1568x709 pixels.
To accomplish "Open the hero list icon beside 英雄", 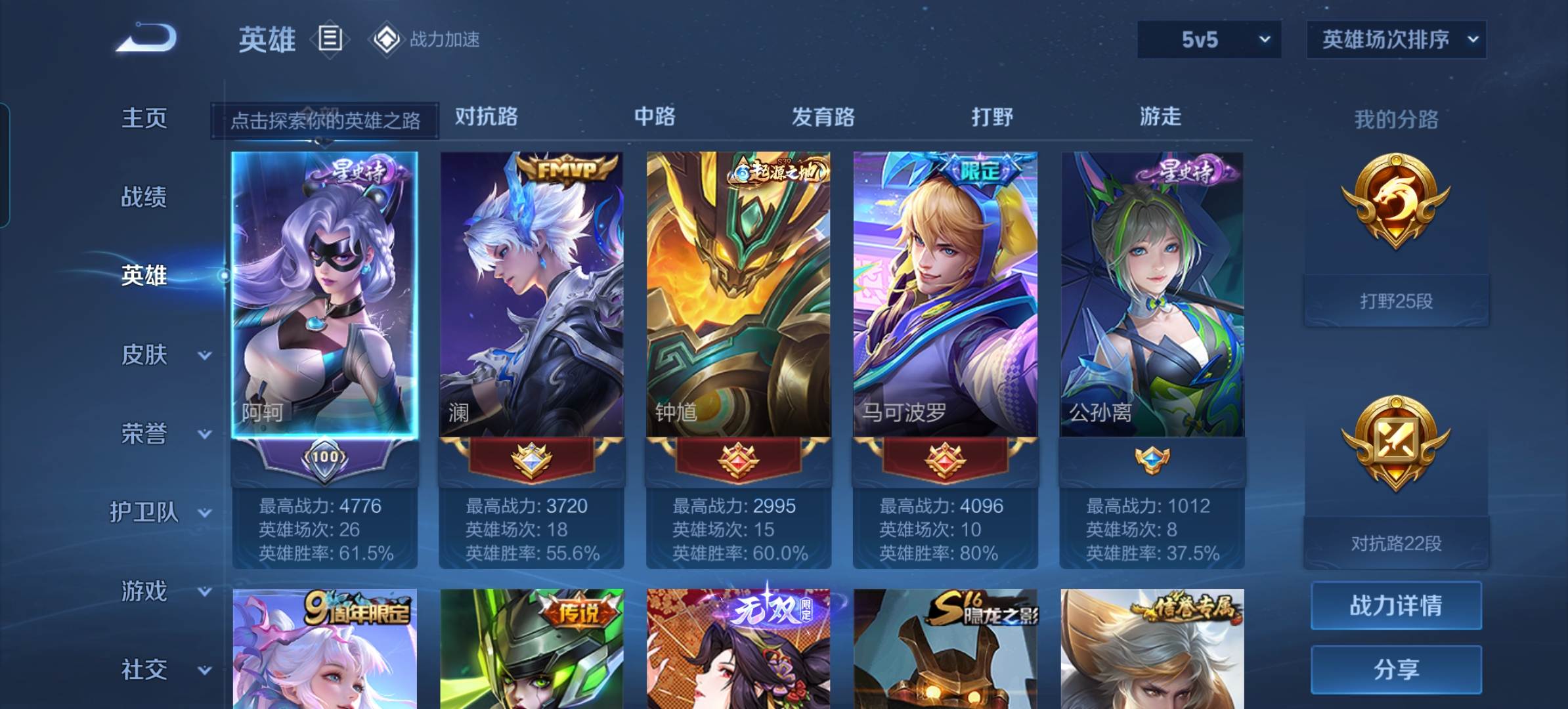I will click(x=330, y=39).
